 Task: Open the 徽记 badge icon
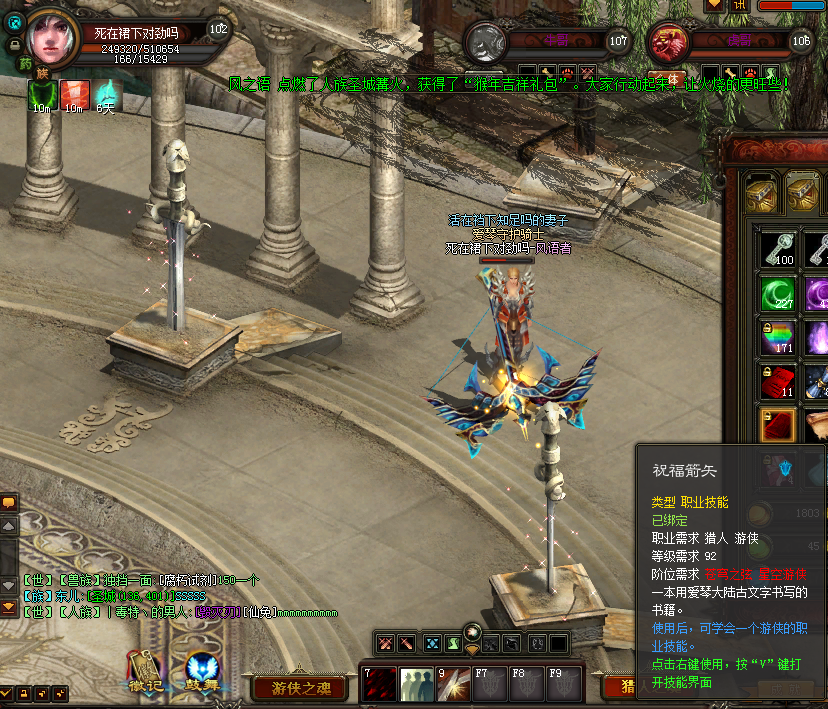(143, 674)
